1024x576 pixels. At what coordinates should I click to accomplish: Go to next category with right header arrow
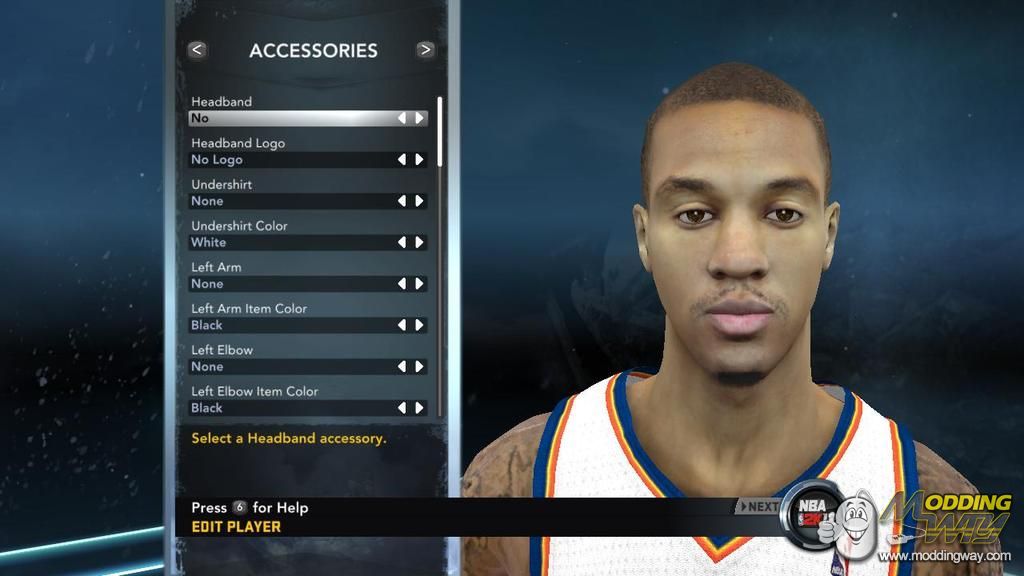click(x=426, y=49)
